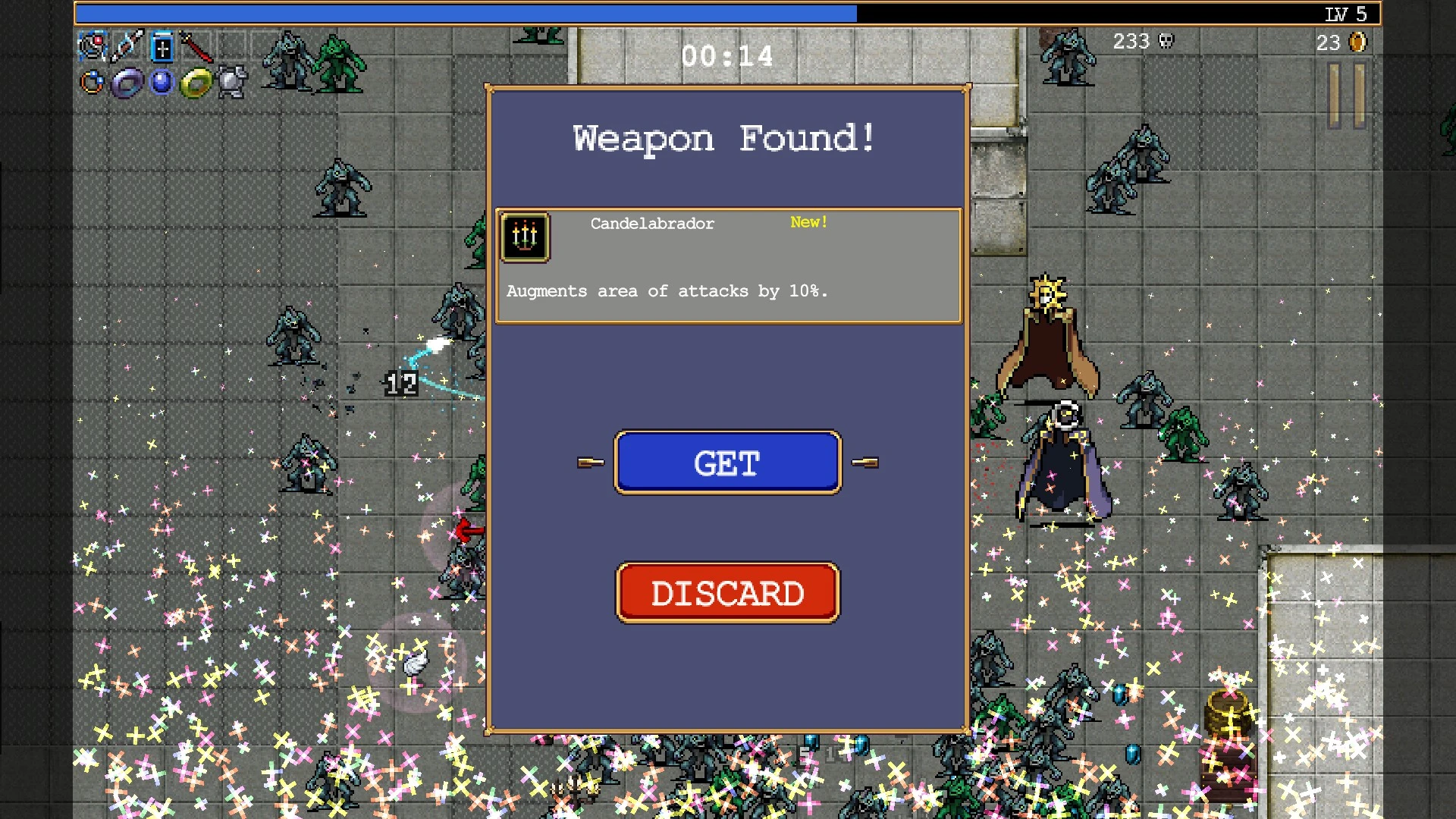Get the Candelabrador weapon
This screenshot has width=1456, height=819.
click(x=727, y=463)
